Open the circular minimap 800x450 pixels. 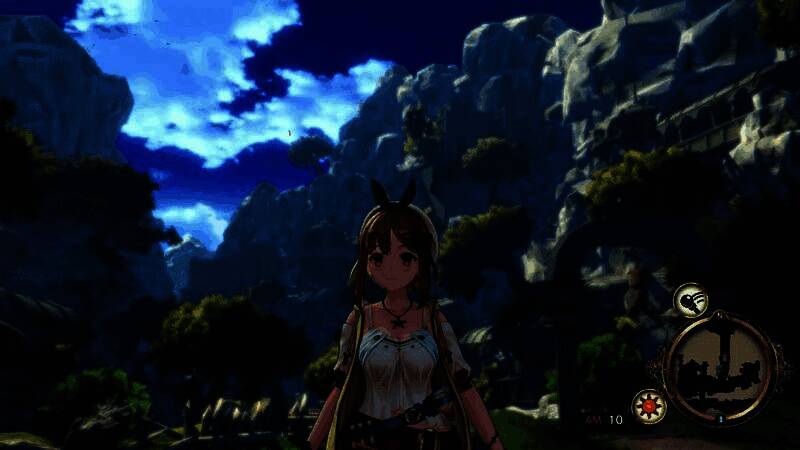[x=721, y=367]
